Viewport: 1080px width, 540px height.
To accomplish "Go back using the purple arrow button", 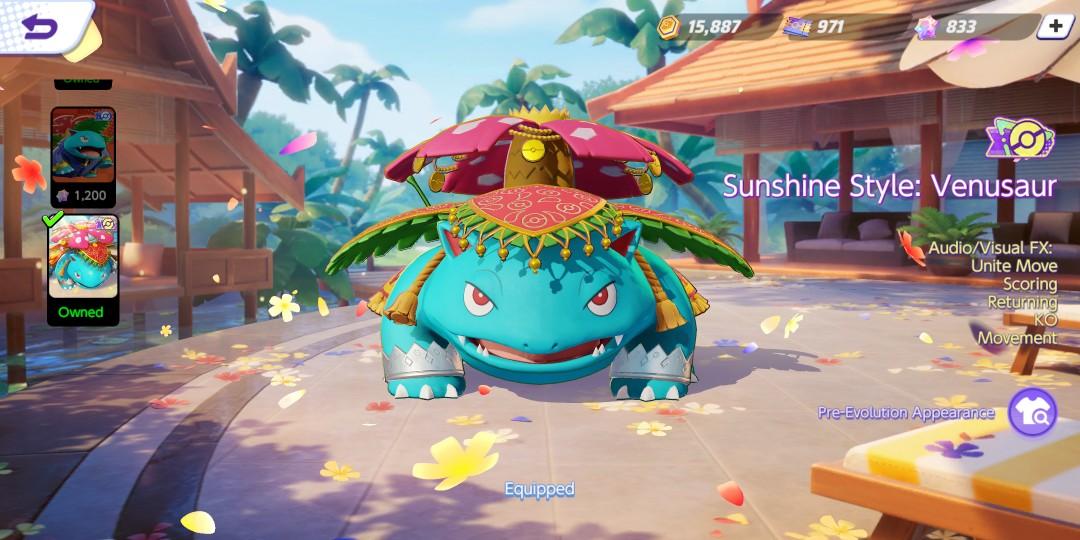I will tap(40, 27).
